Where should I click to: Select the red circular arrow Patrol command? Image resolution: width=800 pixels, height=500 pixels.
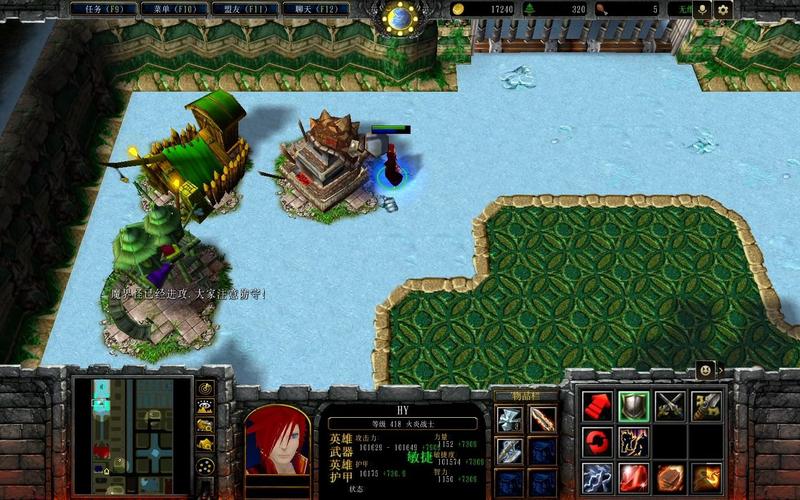click(598, 441)
